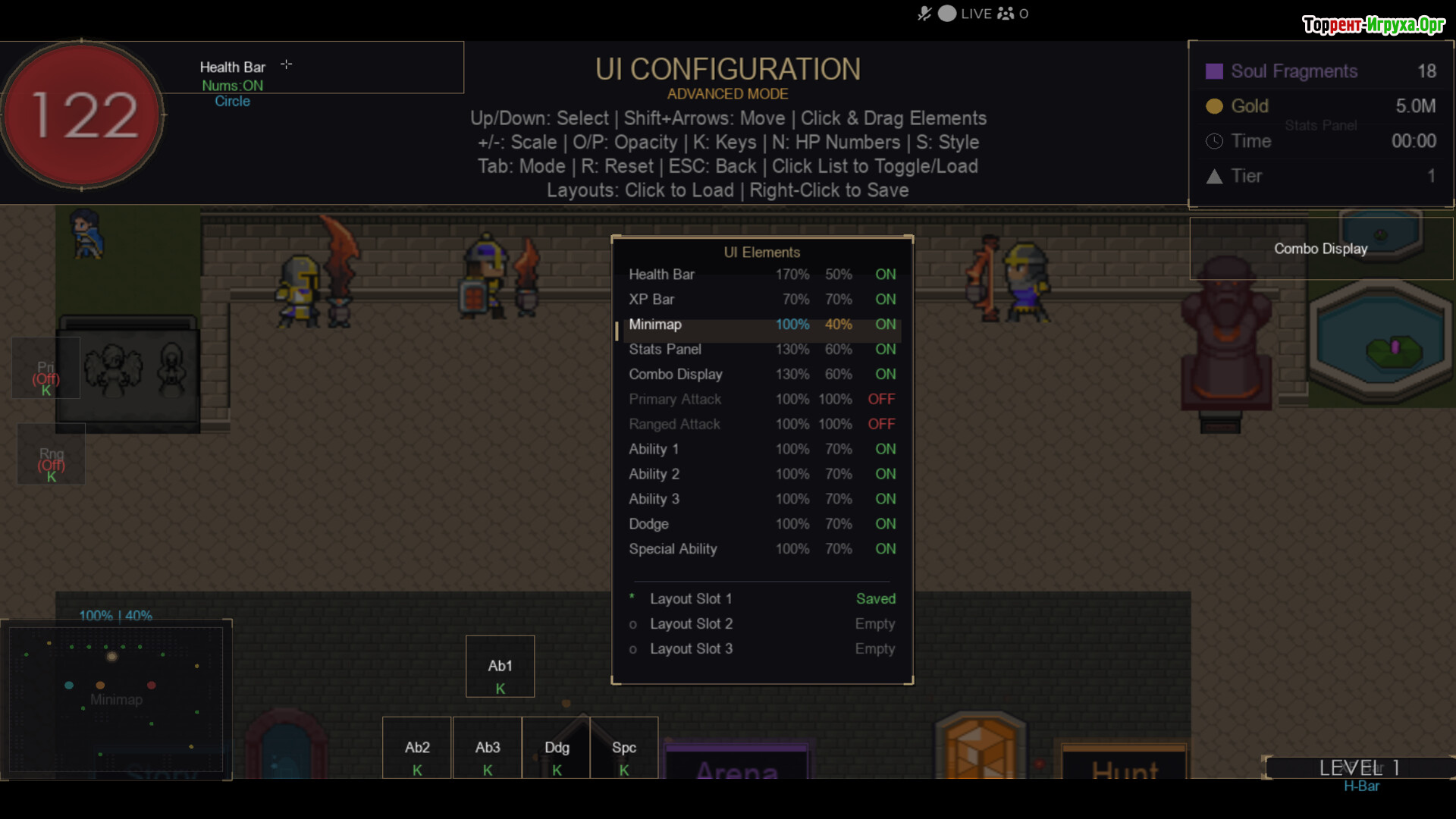Enable the Primary Attack list entry
1456x819 pixels.
click(761, 400)
